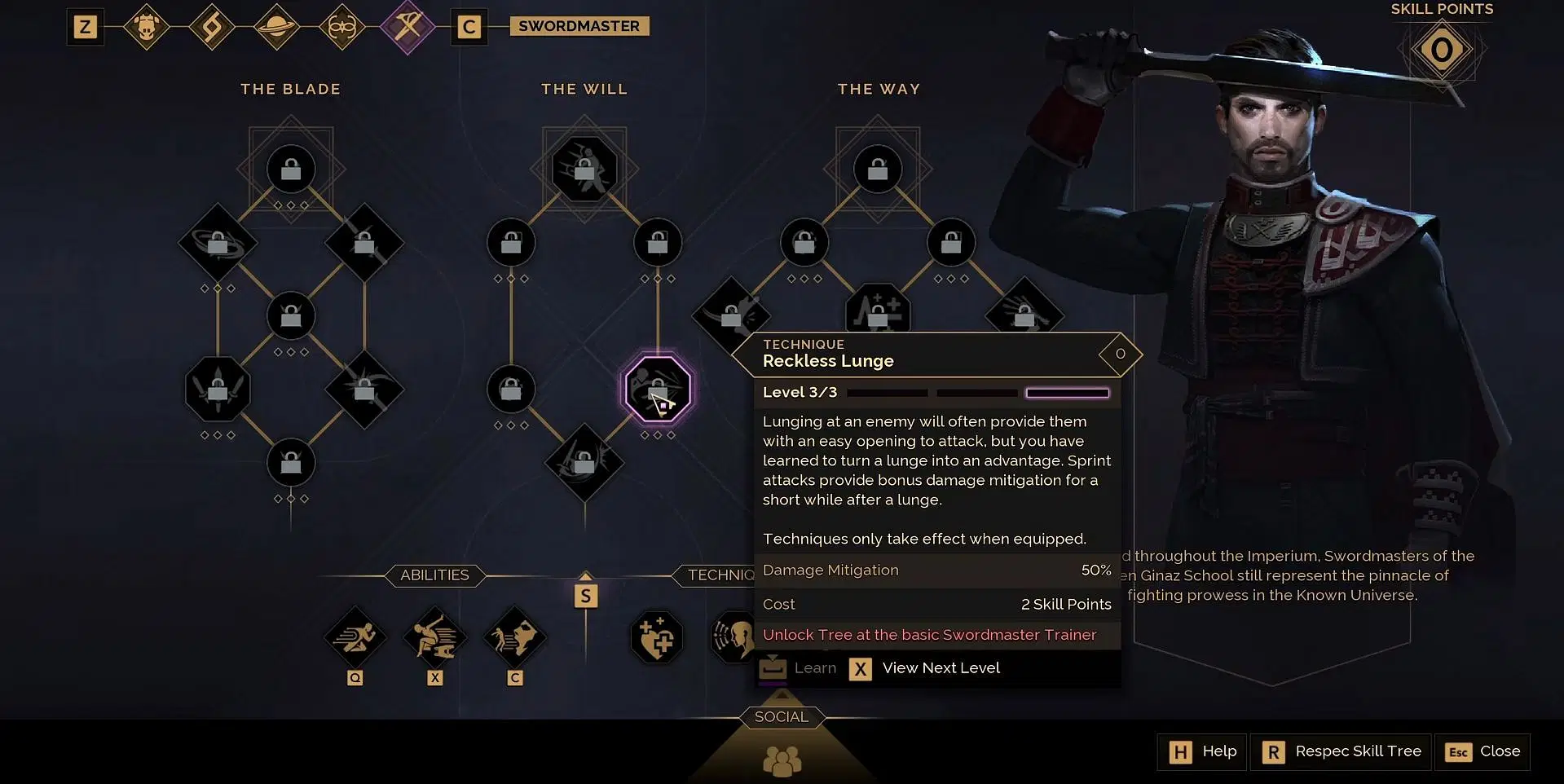Select the walking figure and face ability
Screen dimensions: 1564x784
coord(515,637)
